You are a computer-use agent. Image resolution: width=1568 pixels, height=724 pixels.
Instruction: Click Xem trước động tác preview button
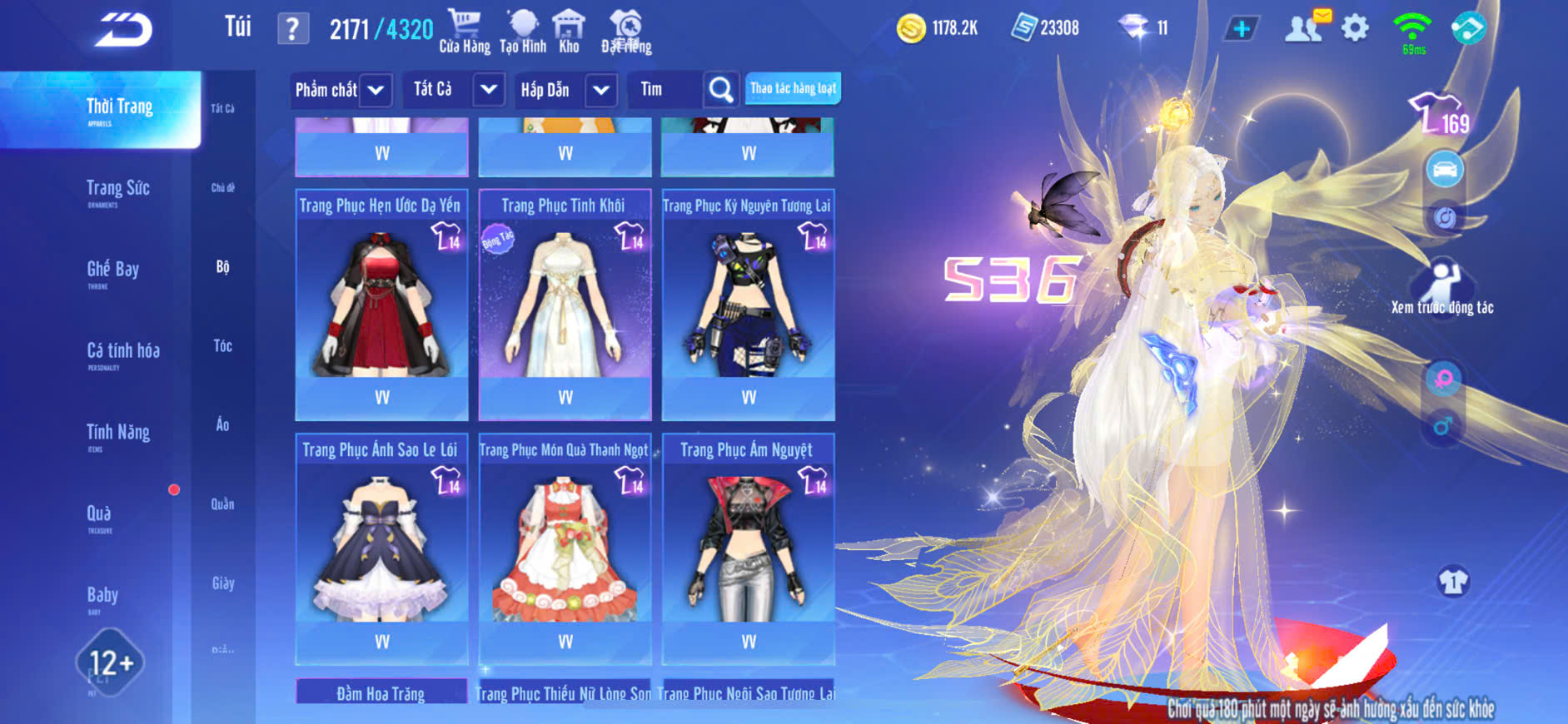point(1442,288)
